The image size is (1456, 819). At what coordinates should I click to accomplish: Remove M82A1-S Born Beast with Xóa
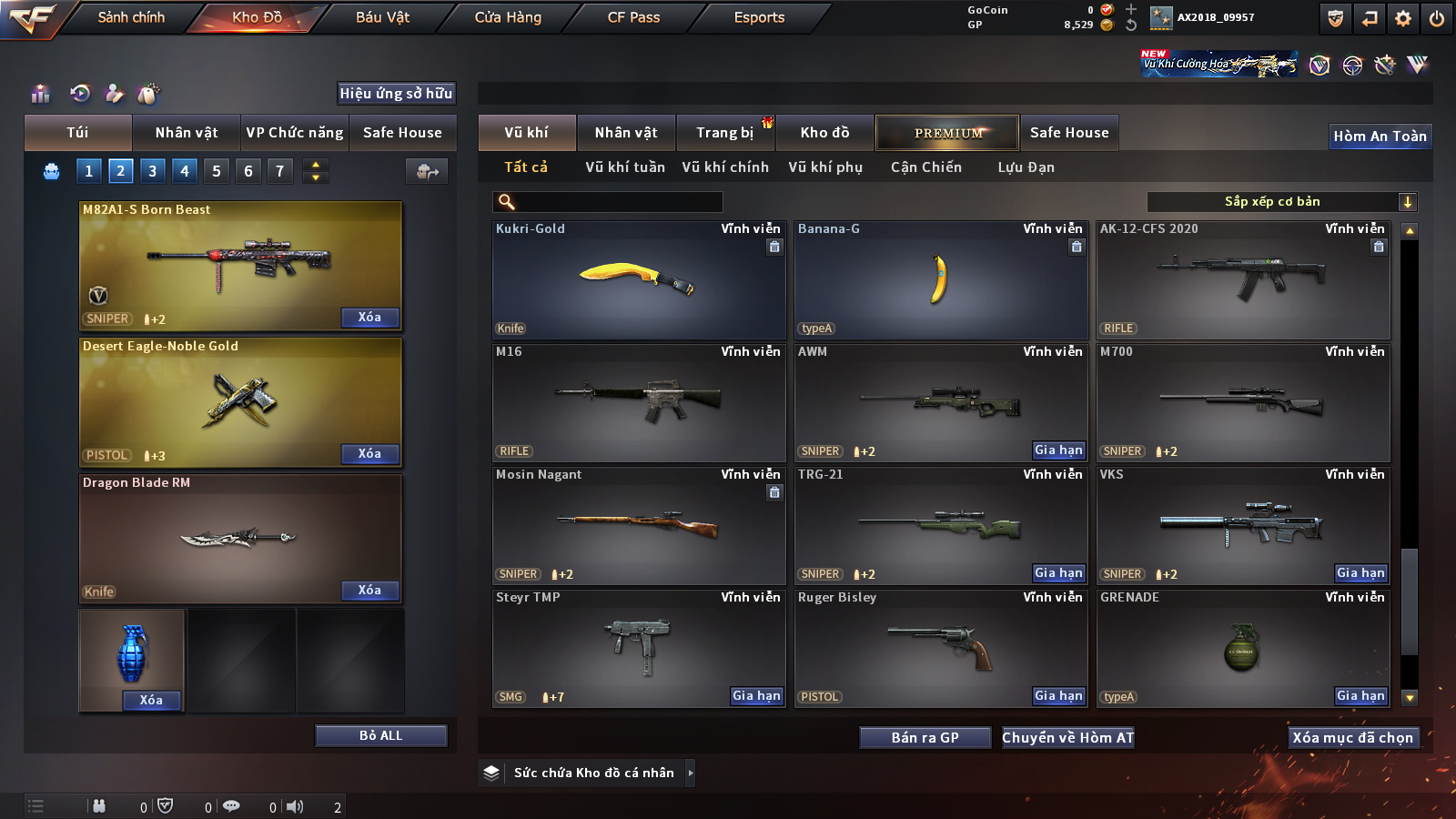[x=369, y=318]
